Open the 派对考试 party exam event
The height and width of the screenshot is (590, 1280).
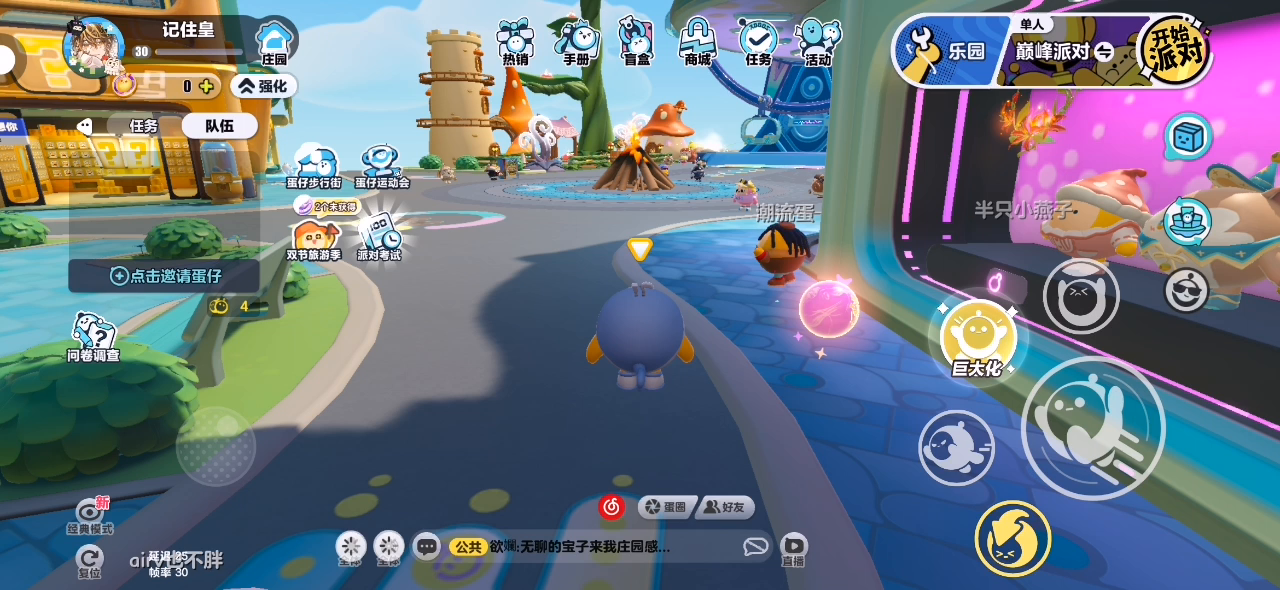point(379,237)
